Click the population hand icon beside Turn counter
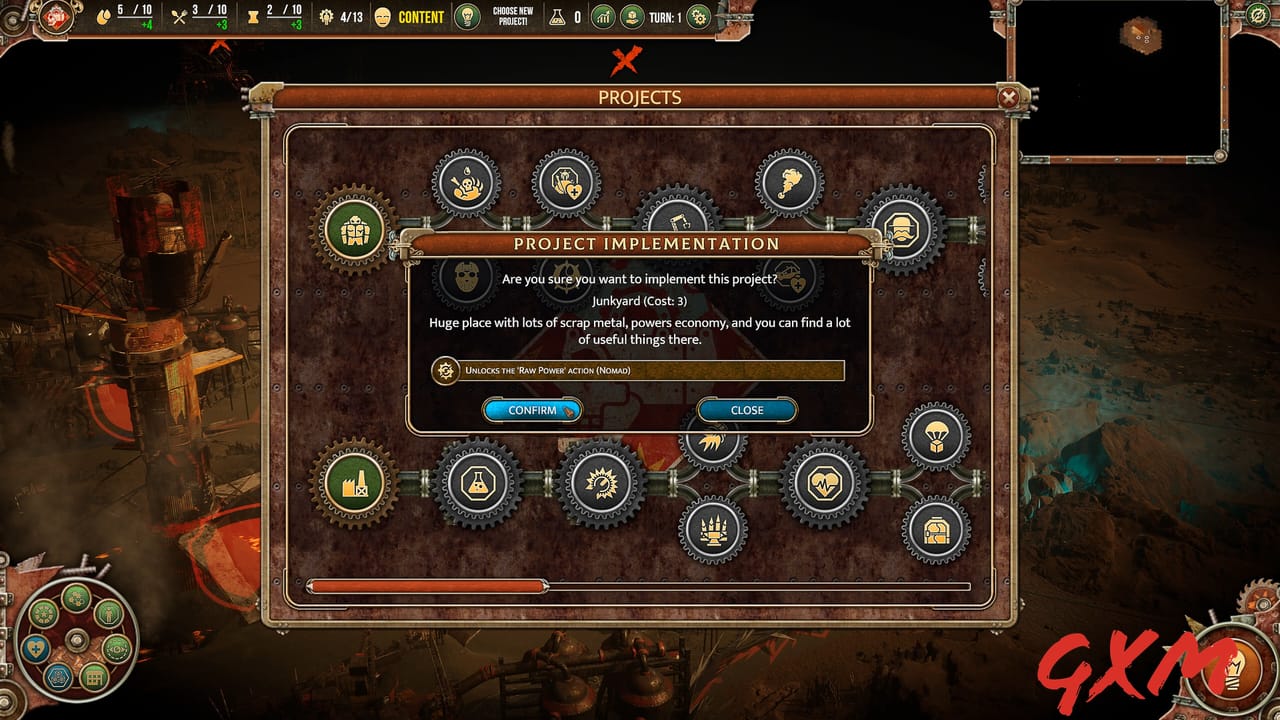 632,17
